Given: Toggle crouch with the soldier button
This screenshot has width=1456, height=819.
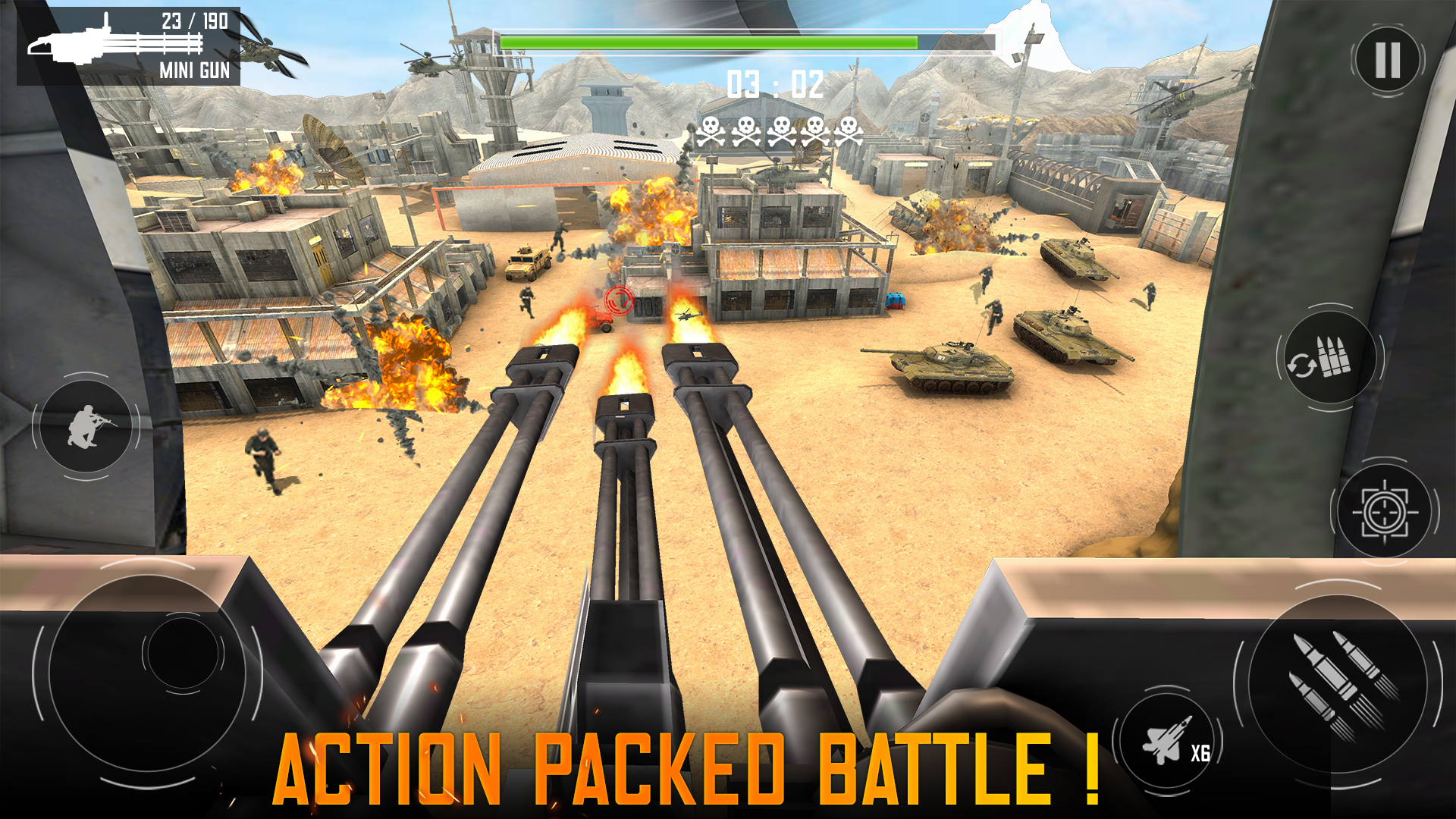Looking at the screenshot, I should 86,426.
